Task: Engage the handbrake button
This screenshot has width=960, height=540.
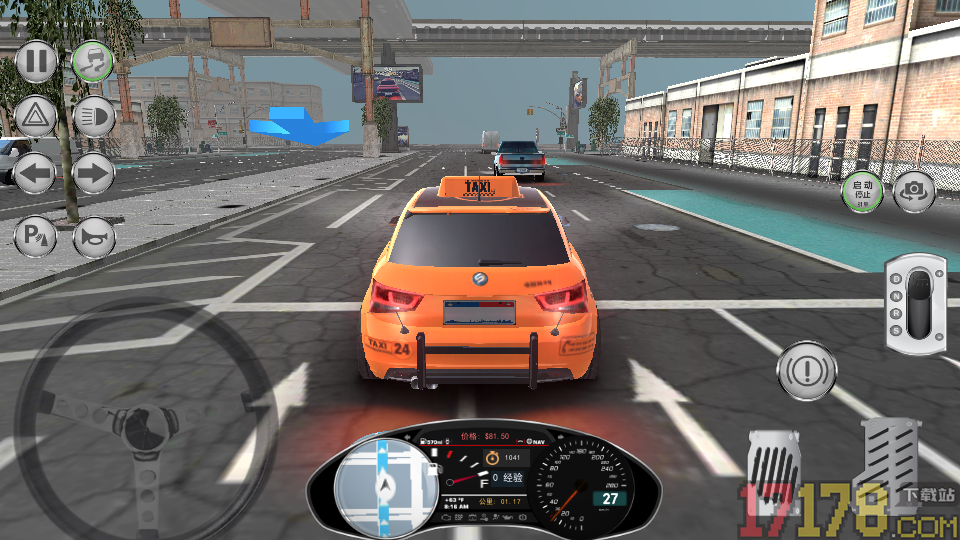Action: [806, 368]
